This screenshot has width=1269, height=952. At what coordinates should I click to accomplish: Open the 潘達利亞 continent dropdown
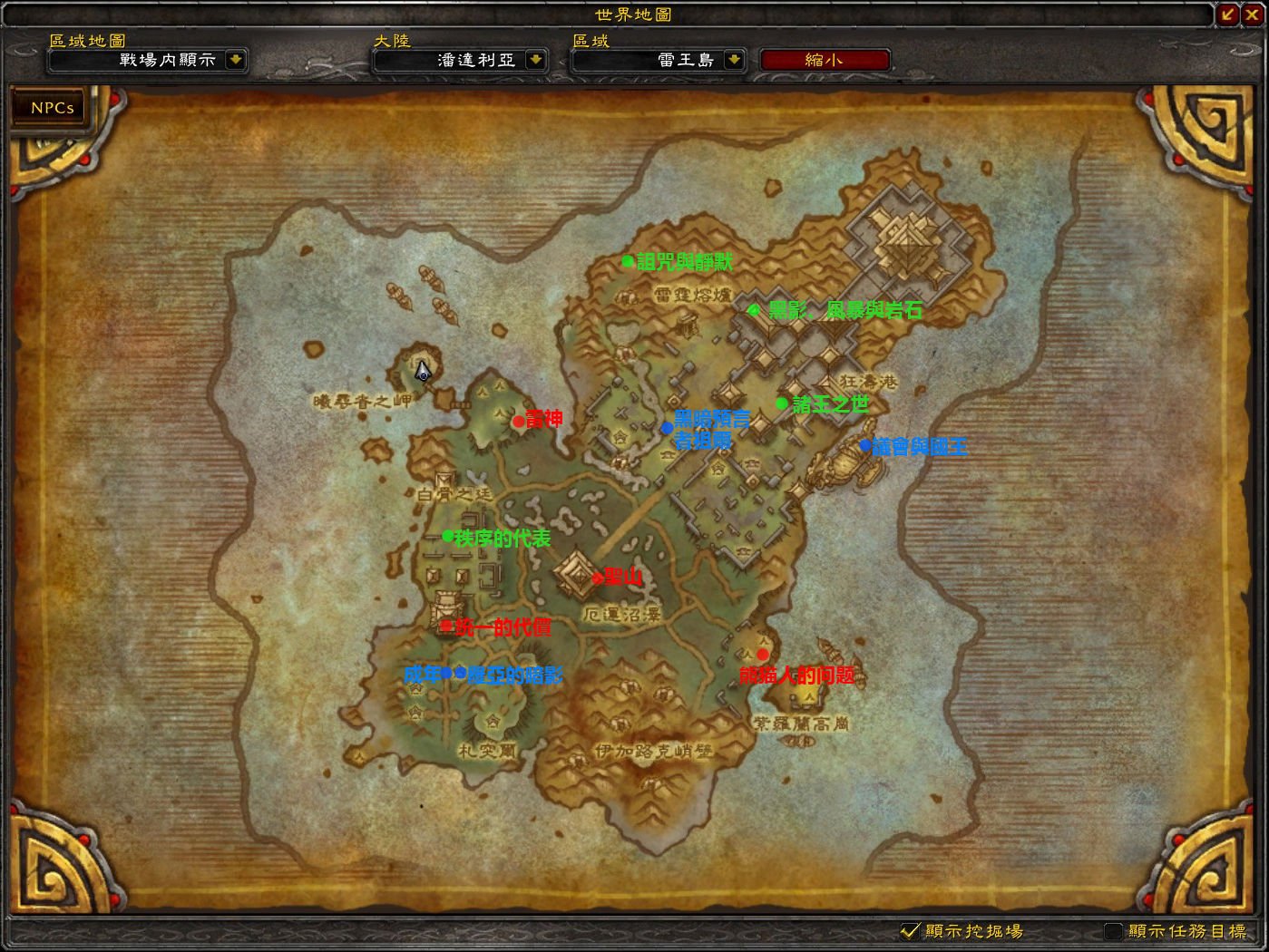click(536, 60)
